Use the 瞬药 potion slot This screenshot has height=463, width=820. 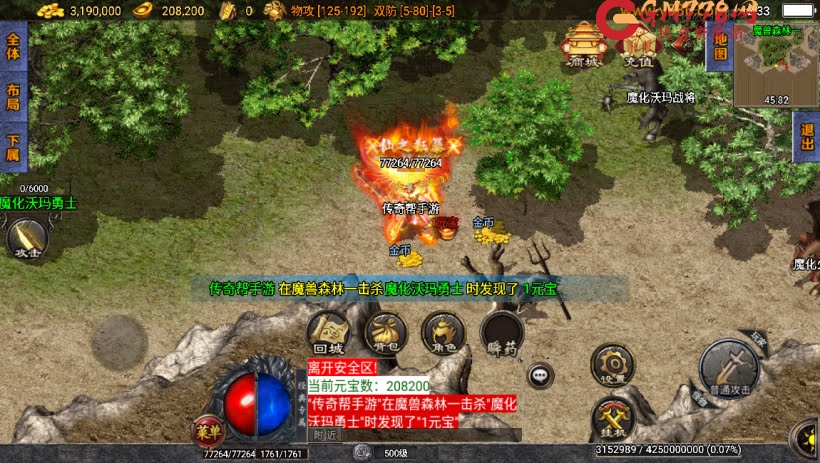click(x=501, y=333)
